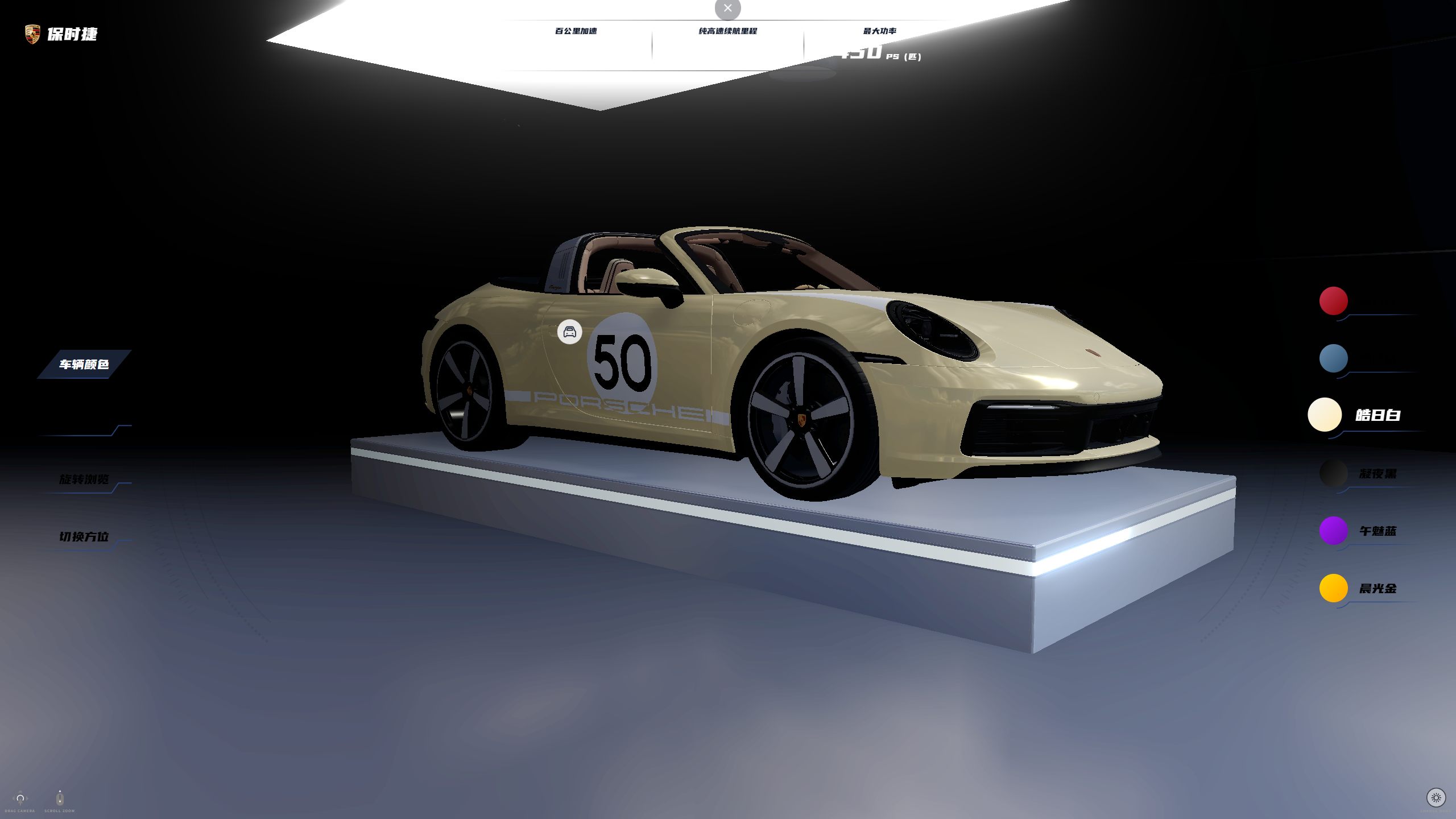1456x819 pixels.
Task: Open the 旋转浏览 rotate view option
Action: (84, 479)
